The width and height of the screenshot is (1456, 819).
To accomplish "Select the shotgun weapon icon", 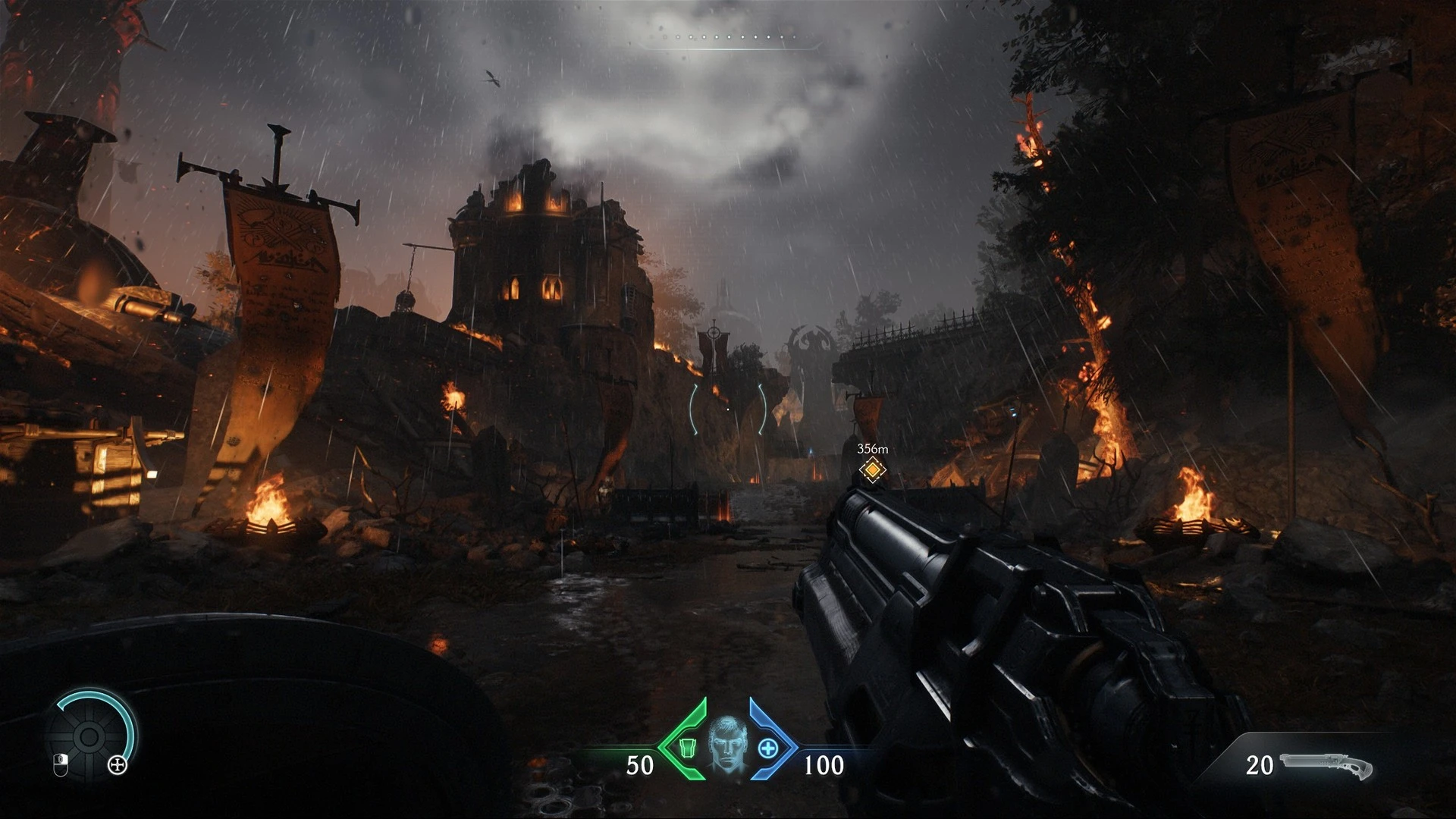I will pos(1326,767).
